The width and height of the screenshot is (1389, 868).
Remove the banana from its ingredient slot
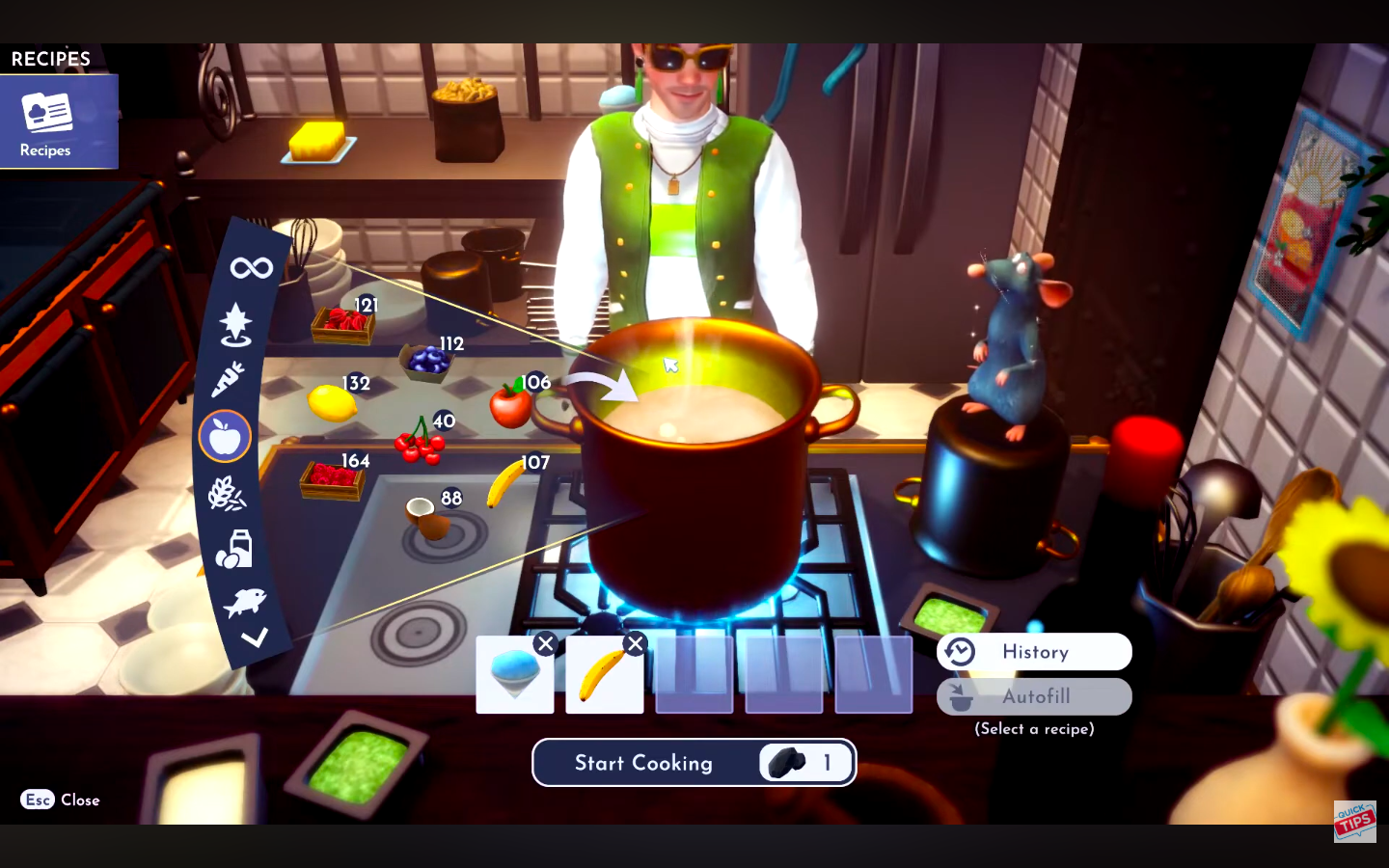[x=635, y=644]
